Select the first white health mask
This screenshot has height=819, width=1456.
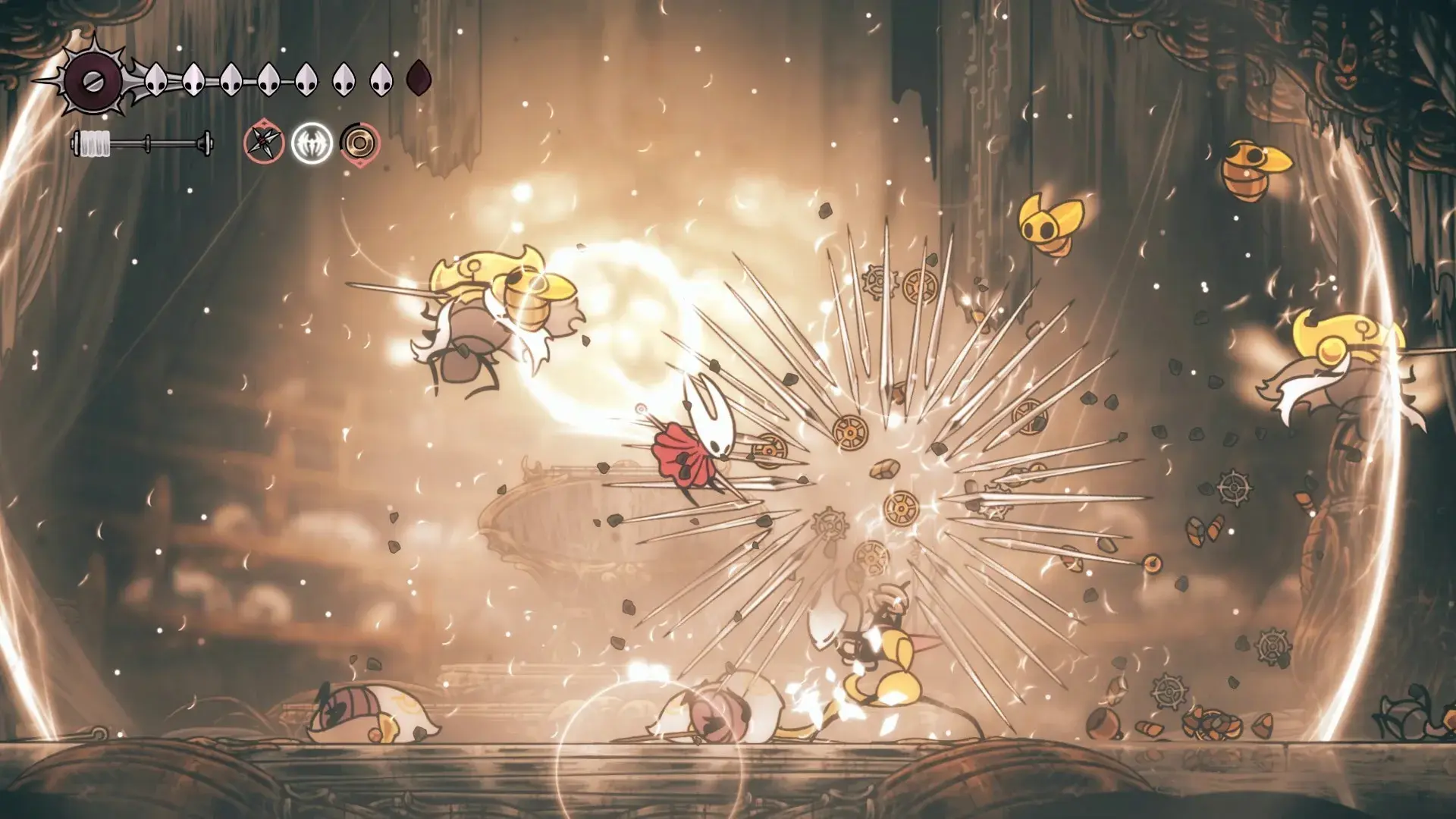pos(155,80)
